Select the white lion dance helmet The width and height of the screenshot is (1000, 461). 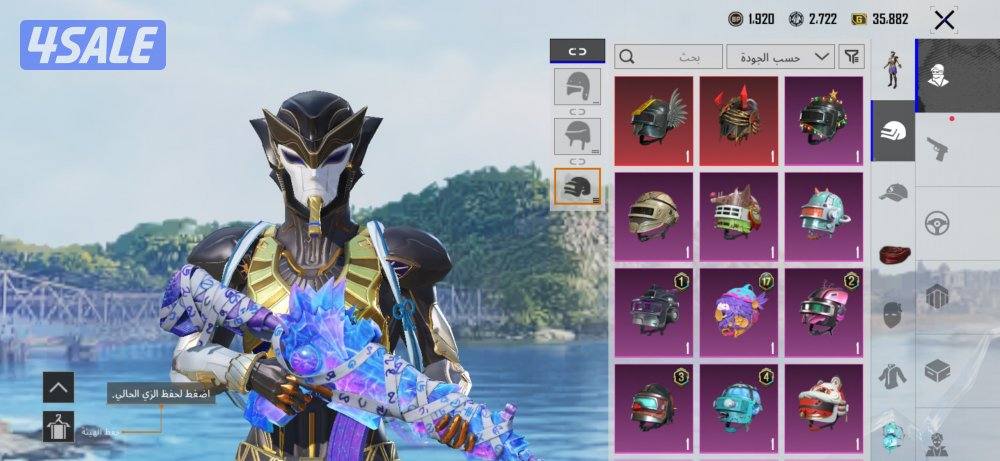click(824, 405)
